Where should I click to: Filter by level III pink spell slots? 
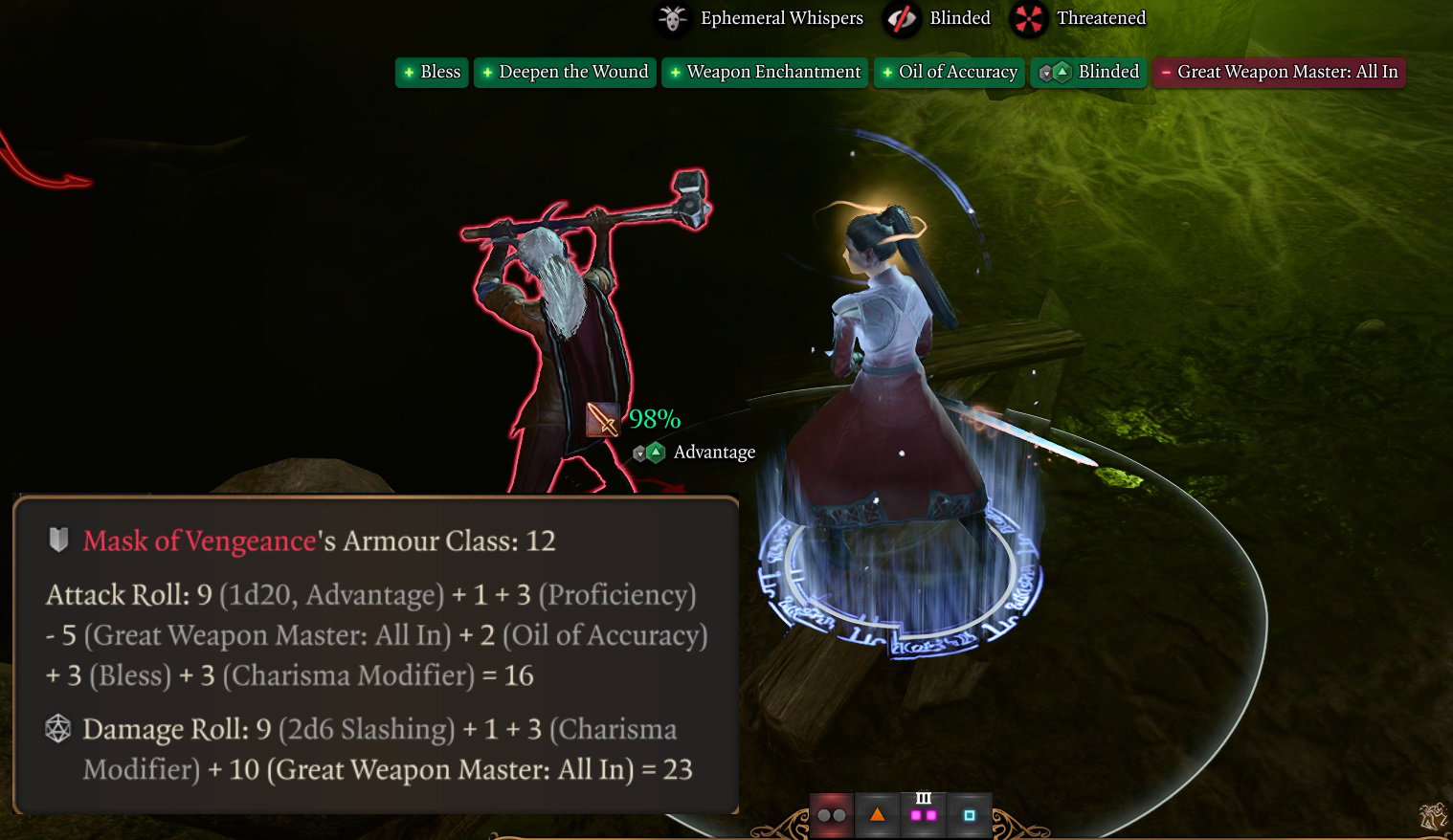click(x=923, y=814)
